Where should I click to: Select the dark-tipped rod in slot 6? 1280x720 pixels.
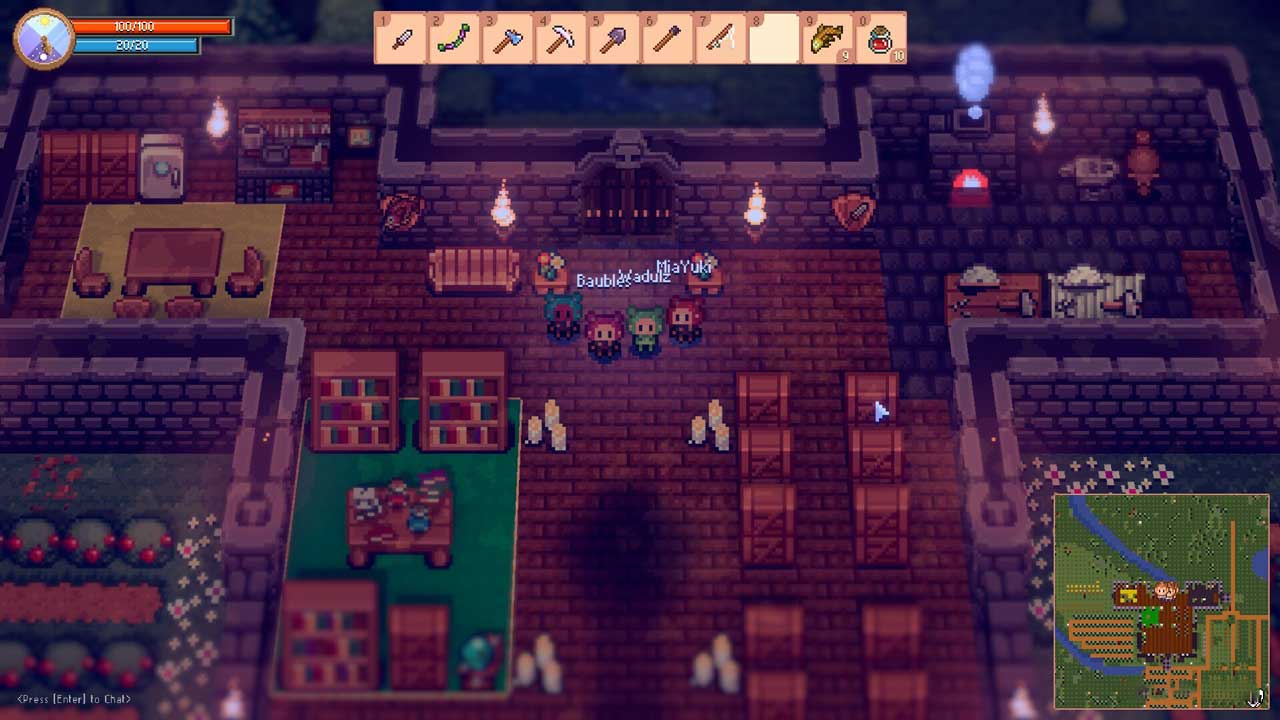point(667,38)
